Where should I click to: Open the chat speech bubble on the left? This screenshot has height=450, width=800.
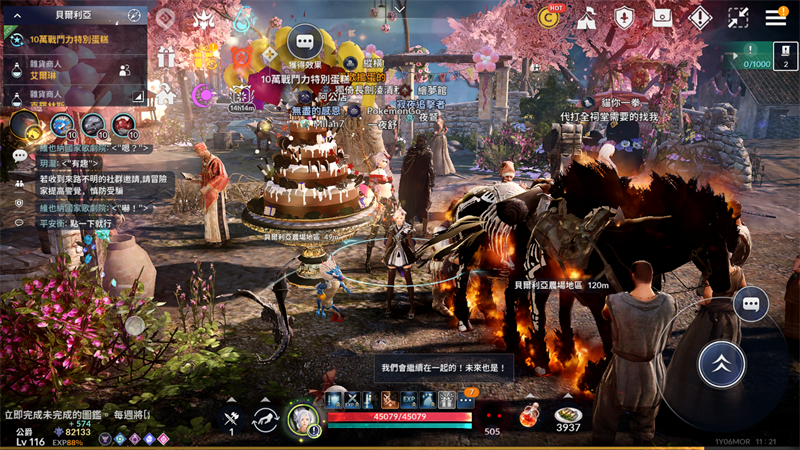coord(19,156)
